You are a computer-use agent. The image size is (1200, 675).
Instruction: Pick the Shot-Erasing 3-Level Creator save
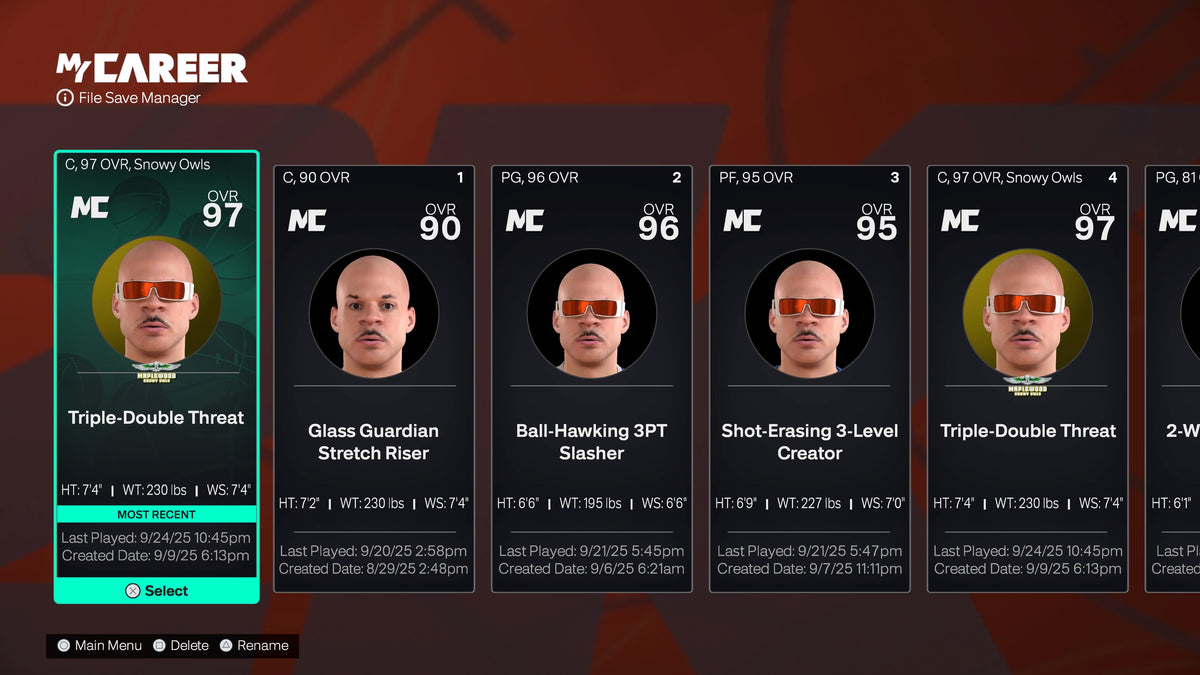(809, 378)
